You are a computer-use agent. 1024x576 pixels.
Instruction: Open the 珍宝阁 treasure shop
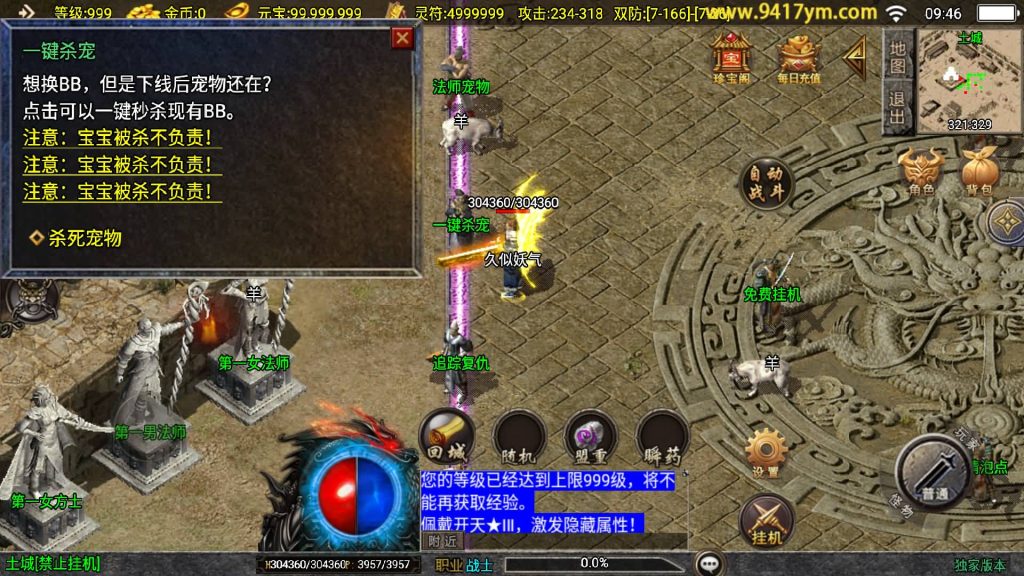732,59
